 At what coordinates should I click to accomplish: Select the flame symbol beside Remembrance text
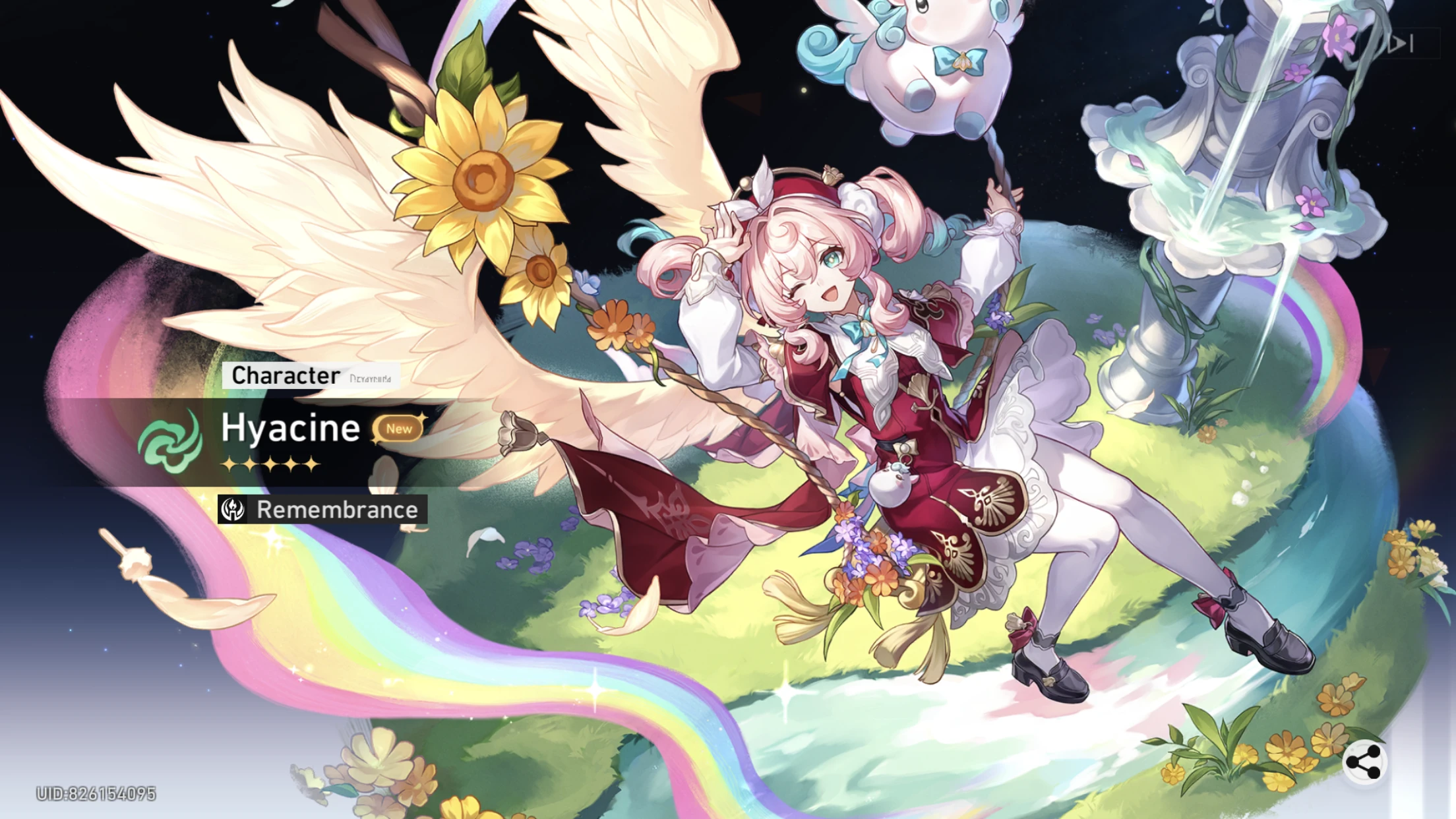pyautogui.click(x=232, y=509)
